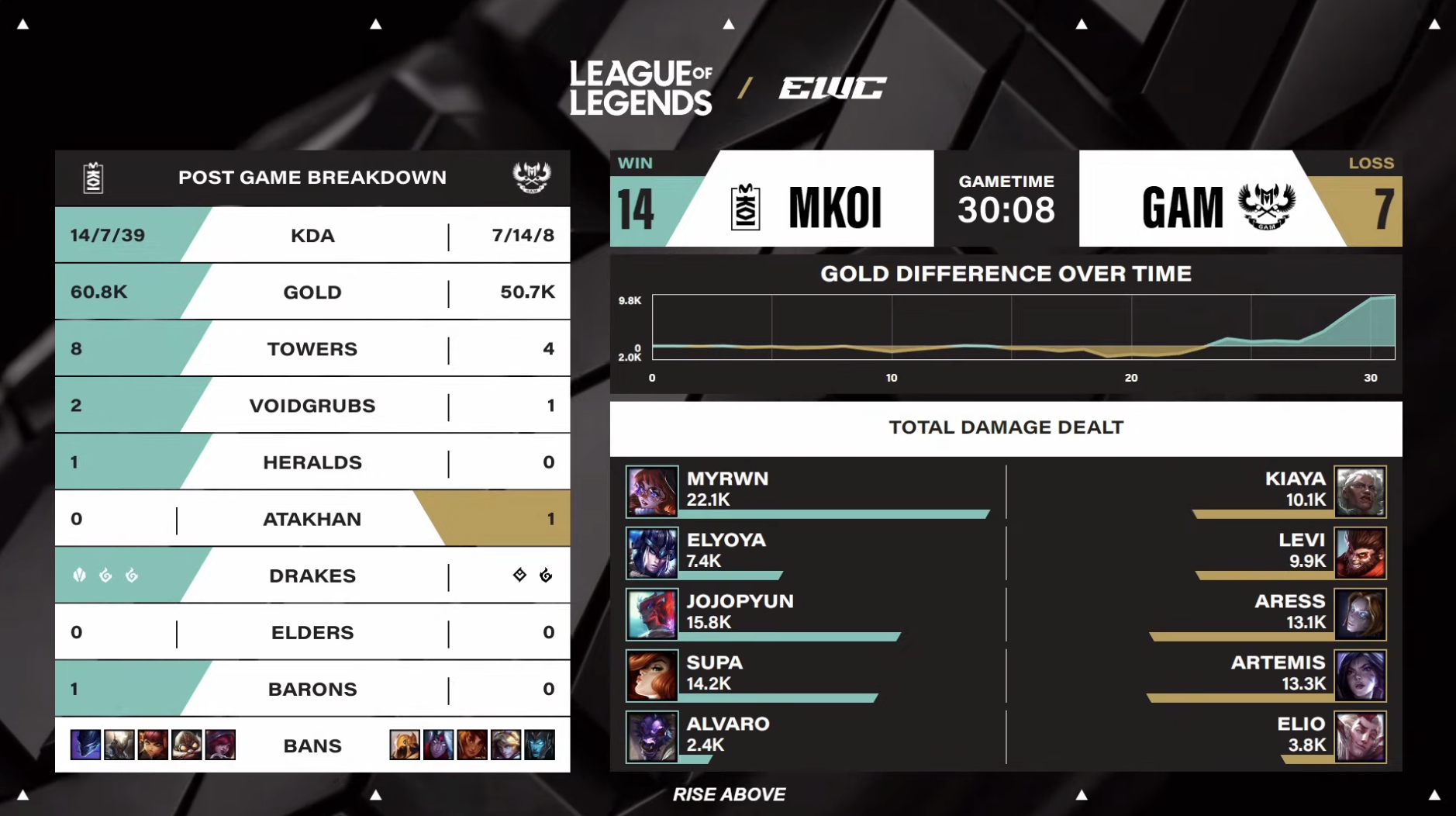Choose Jojopyun's champion portrait
This screenshot has width=1456, height=816.
(652, 614)
